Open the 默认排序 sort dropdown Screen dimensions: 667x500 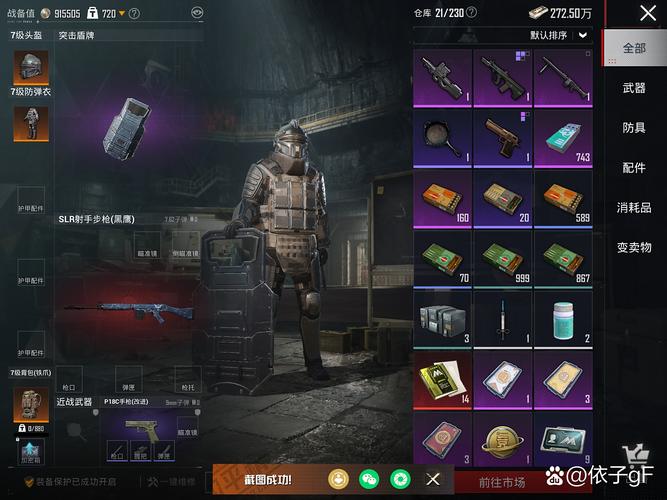click(559, 35)
